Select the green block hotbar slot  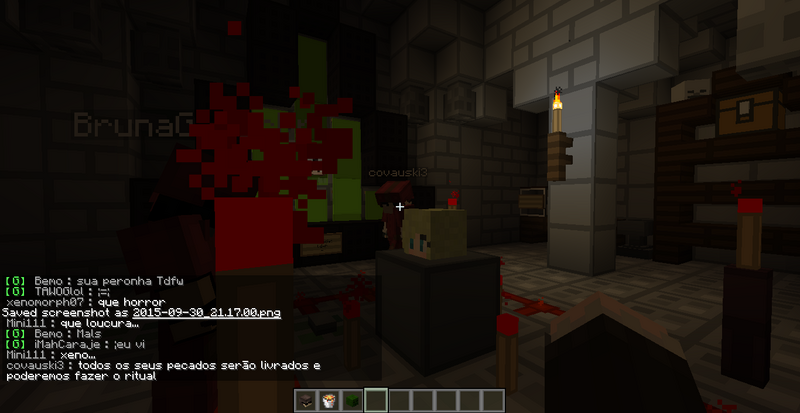tap(353, 402)
